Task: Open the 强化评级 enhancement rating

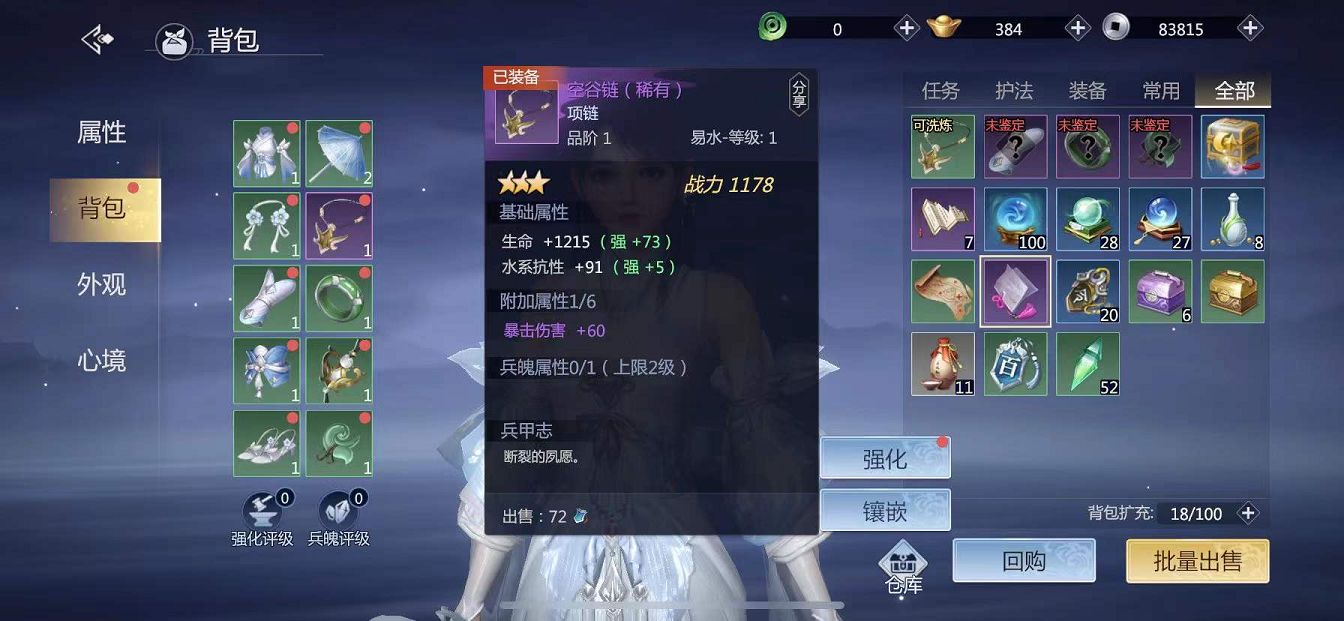Action: (262, 518)
